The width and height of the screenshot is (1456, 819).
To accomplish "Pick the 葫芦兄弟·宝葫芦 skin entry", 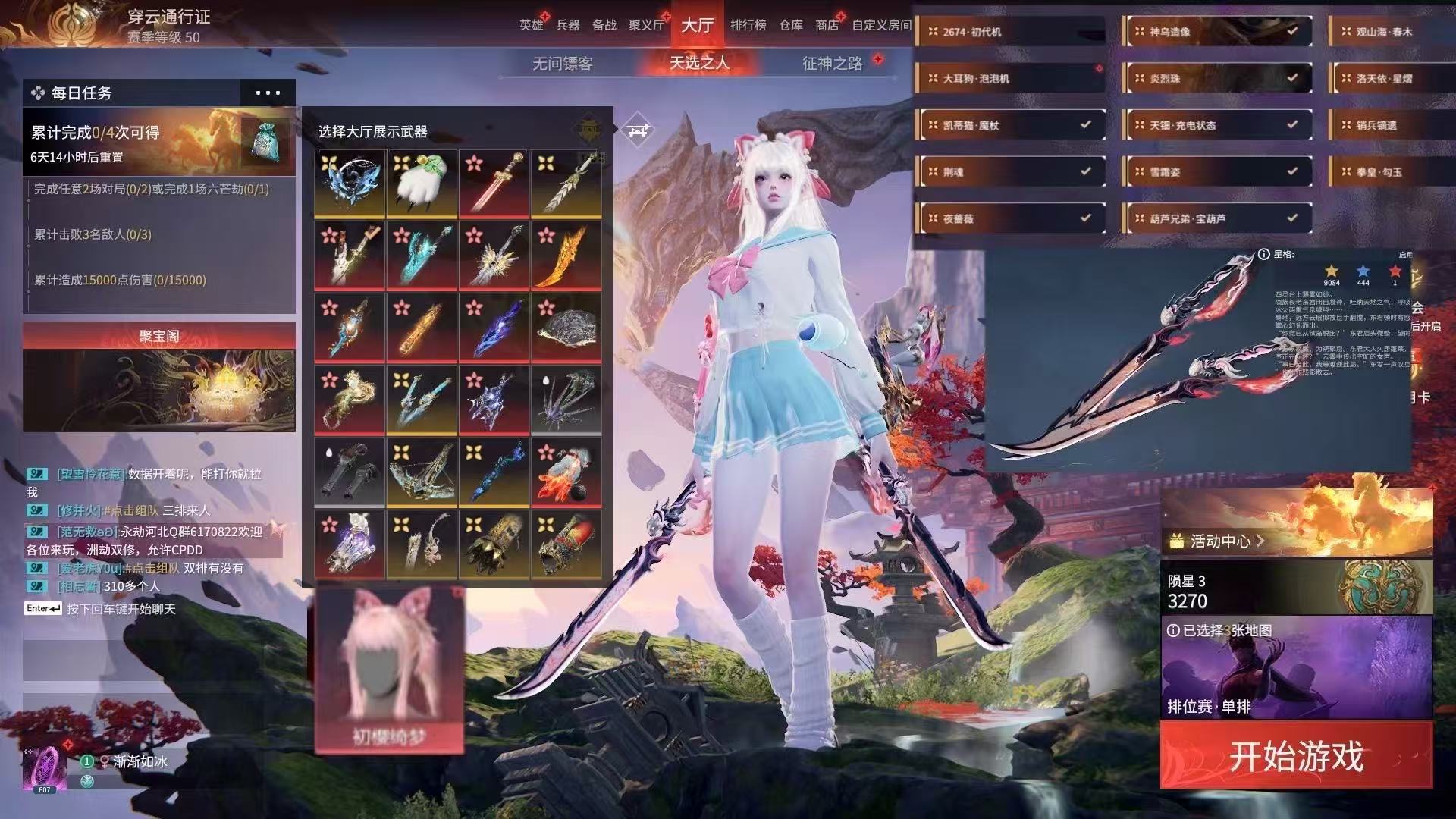I will click(x=1217, y=218).
